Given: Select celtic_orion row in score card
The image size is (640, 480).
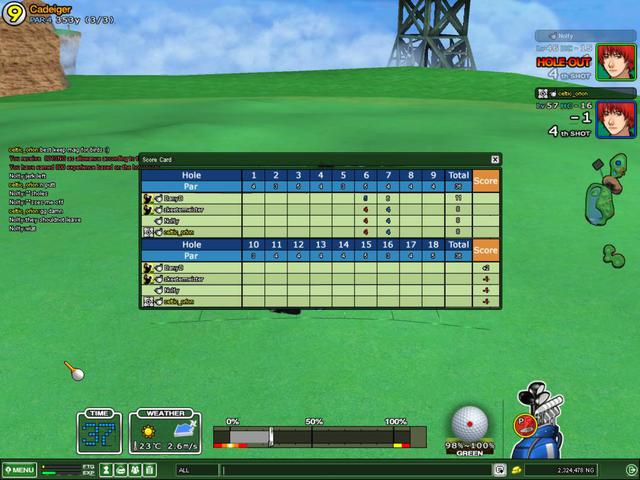Looking at the screenshot, I should tap(190, 232).
